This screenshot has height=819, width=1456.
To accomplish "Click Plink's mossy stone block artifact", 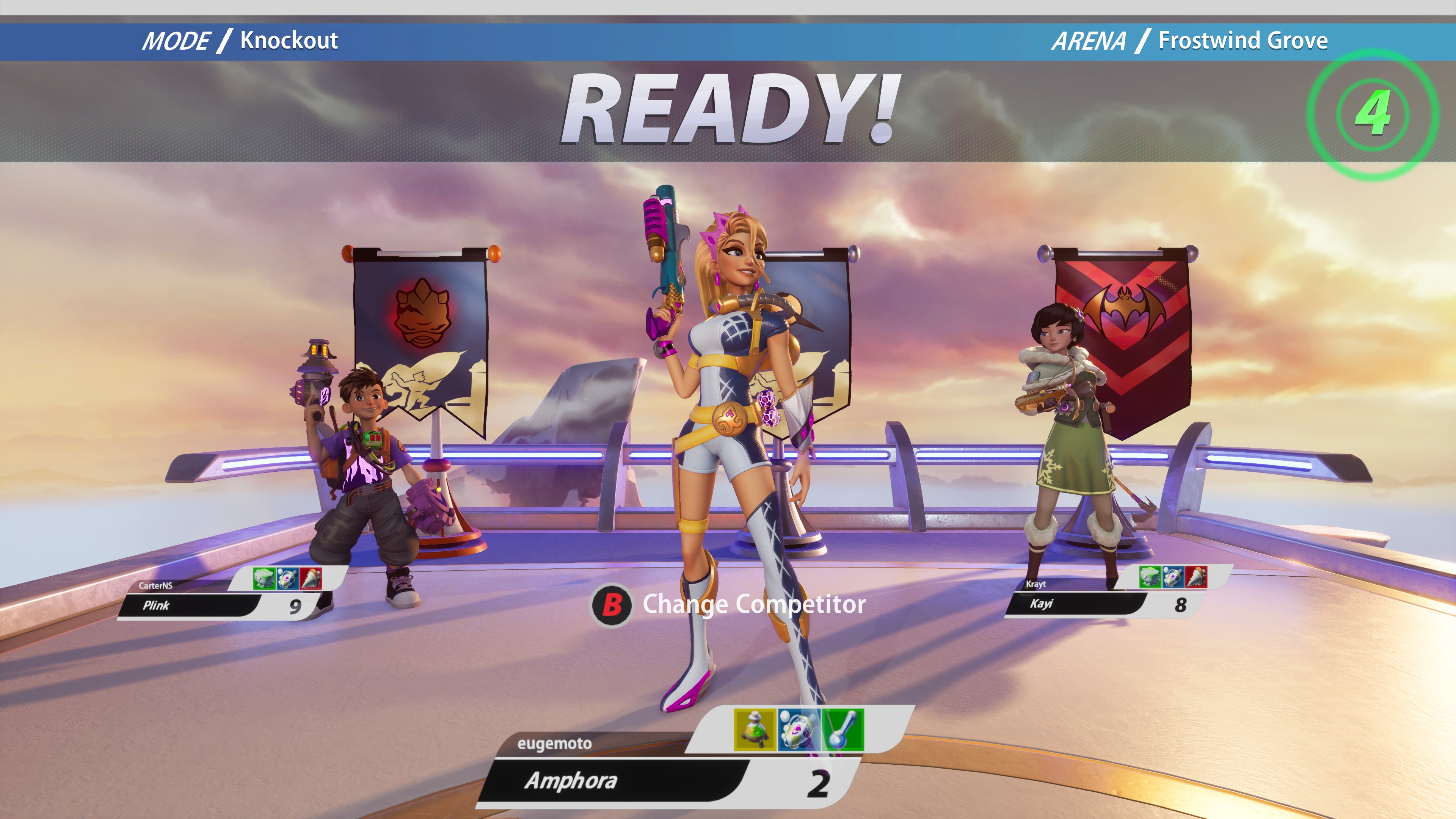I will pyautogui.click(x=264, y=578).
